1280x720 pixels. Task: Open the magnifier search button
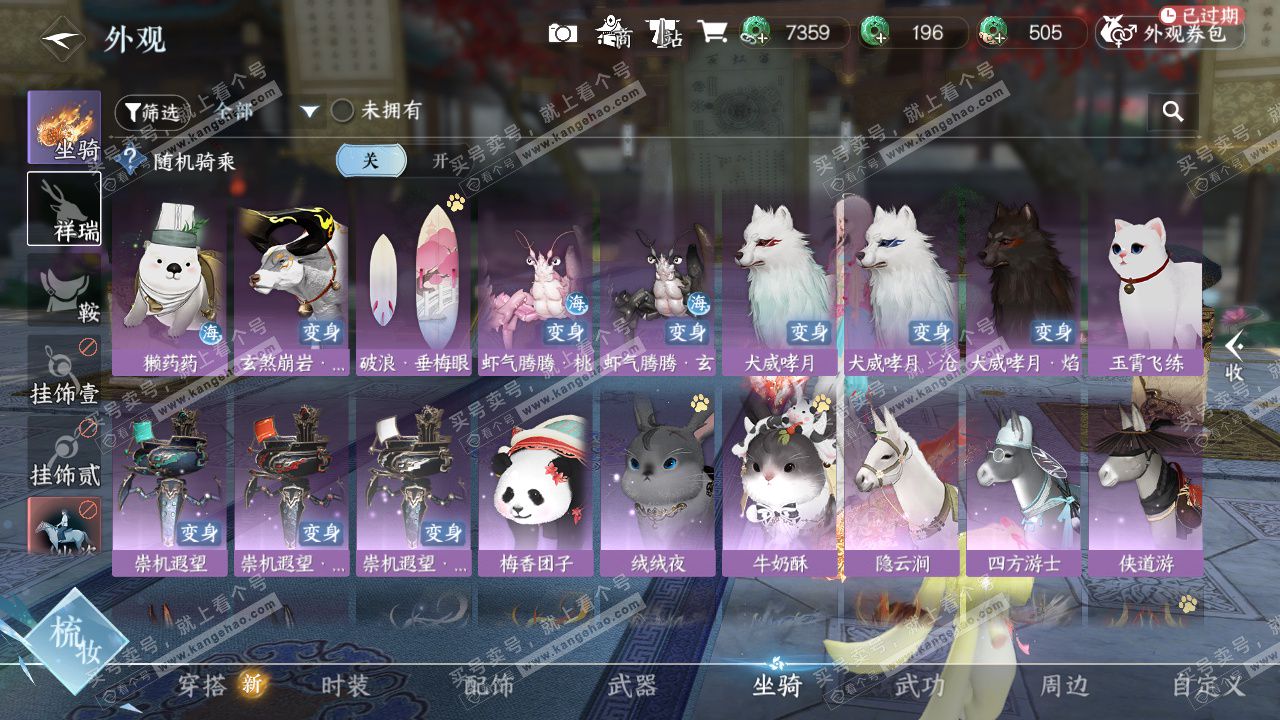[1173, 111]
